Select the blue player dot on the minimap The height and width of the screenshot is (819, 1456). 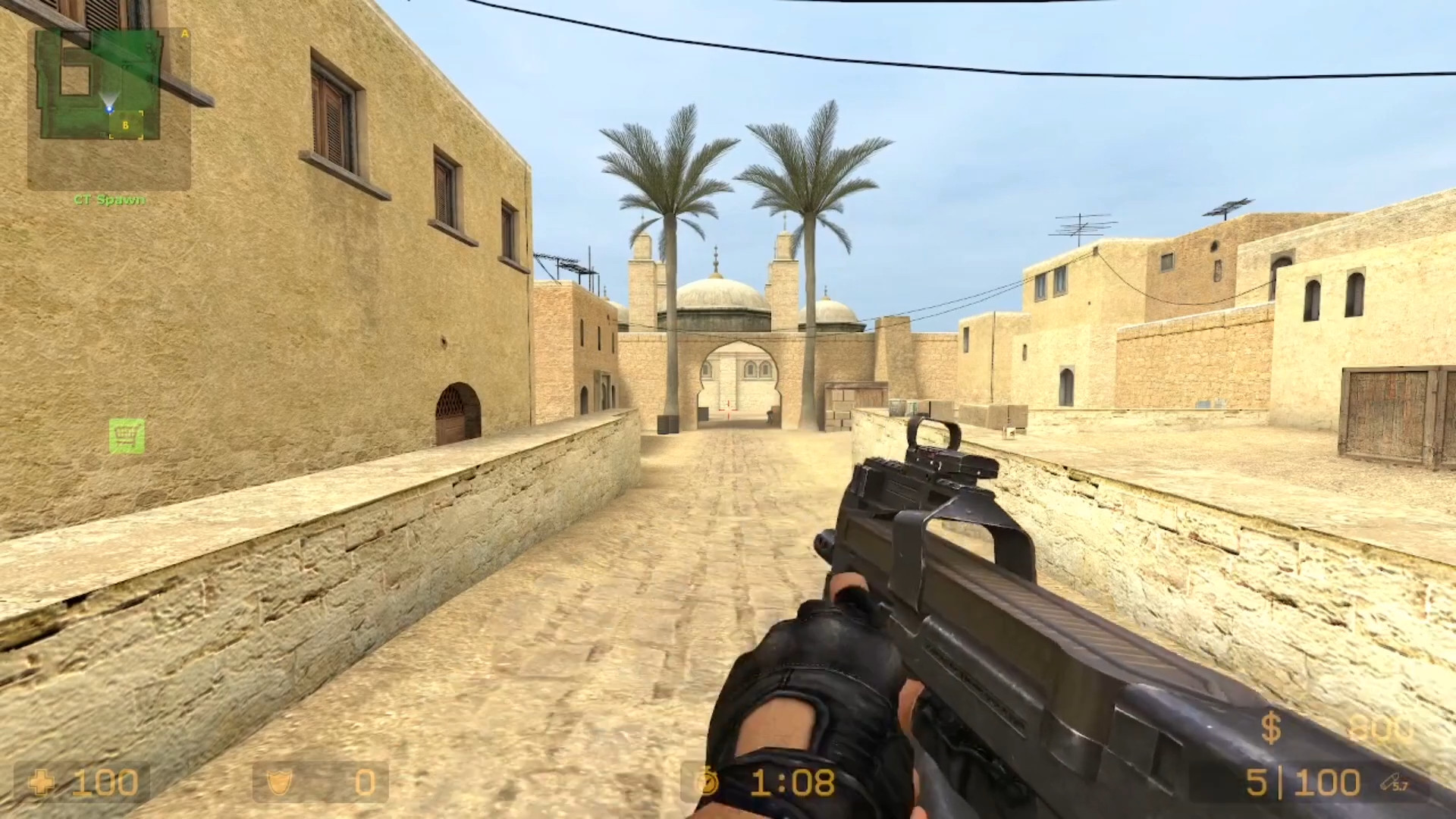110,108
